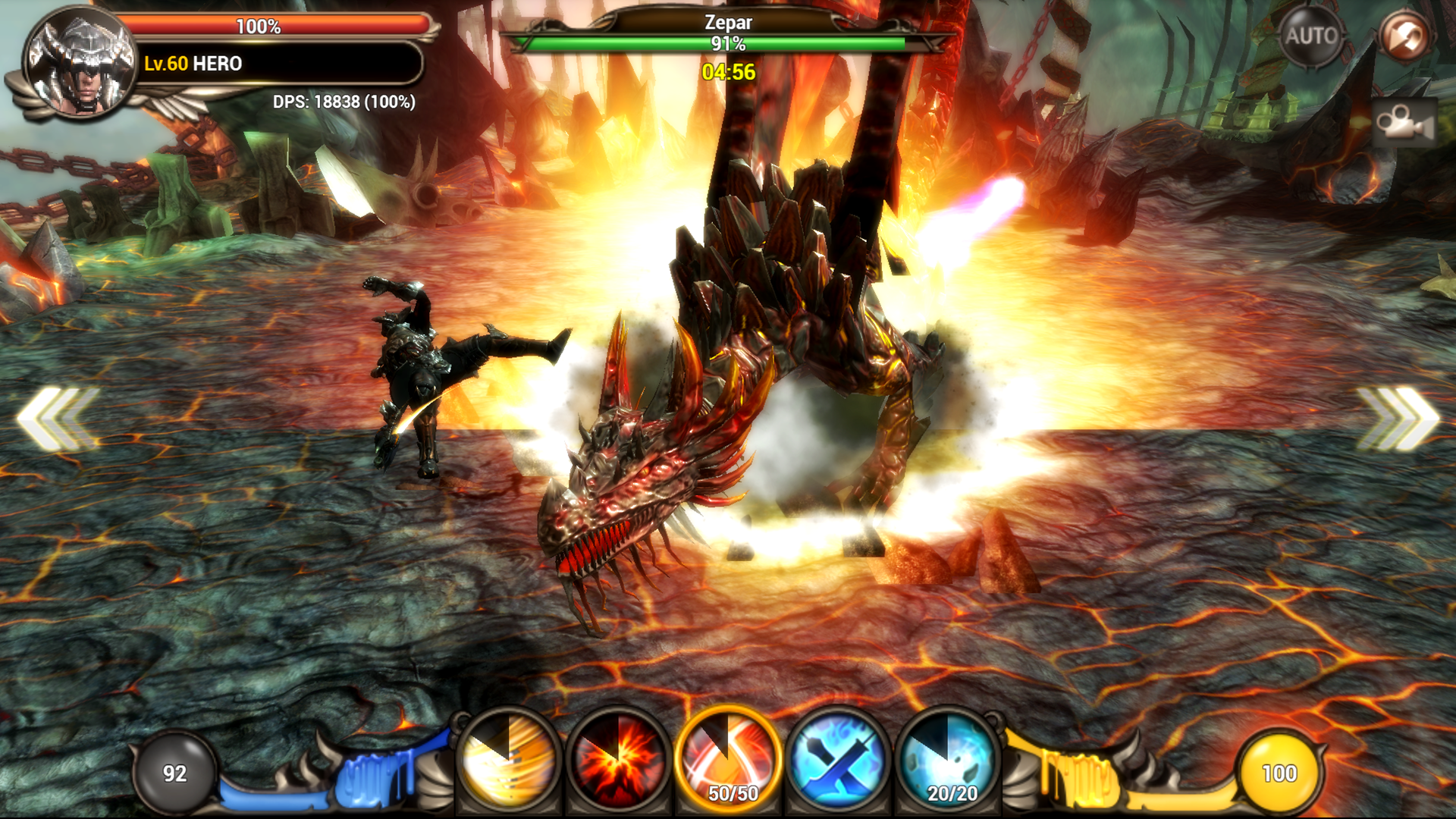Screen dimensions: 1456x819
Task: Select the Lv.60 HERO label
Action: (x=193, y=65)
